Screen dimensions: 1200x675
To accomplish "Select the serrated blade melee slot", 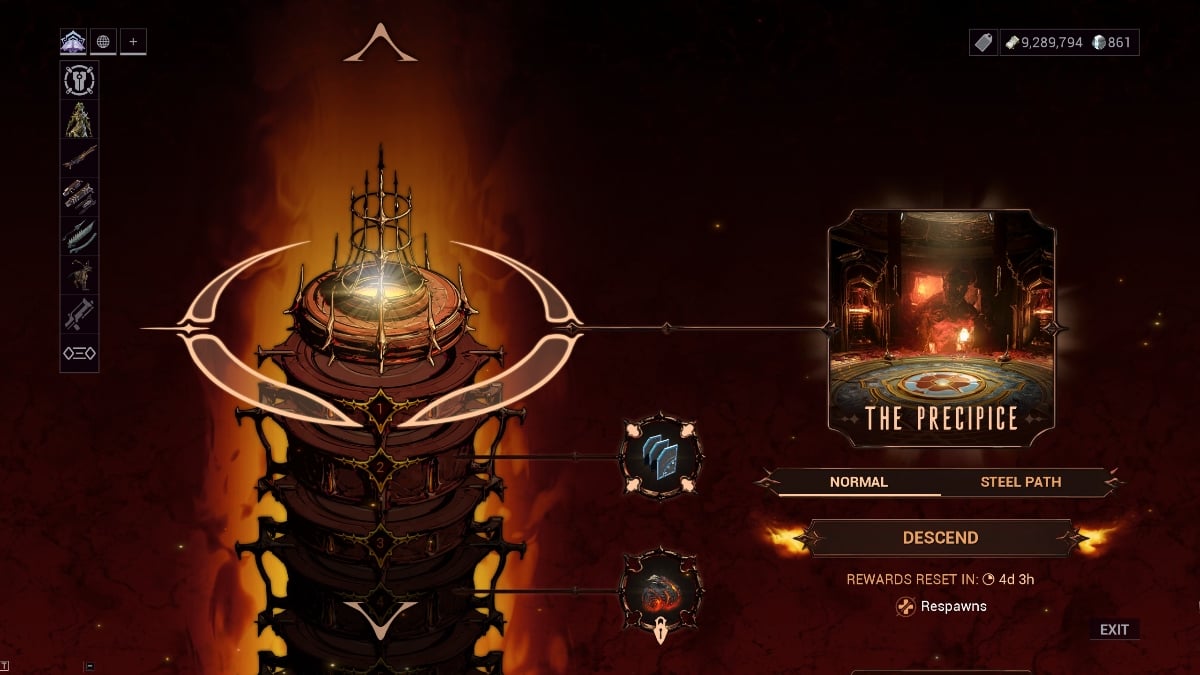I will 79,236.
